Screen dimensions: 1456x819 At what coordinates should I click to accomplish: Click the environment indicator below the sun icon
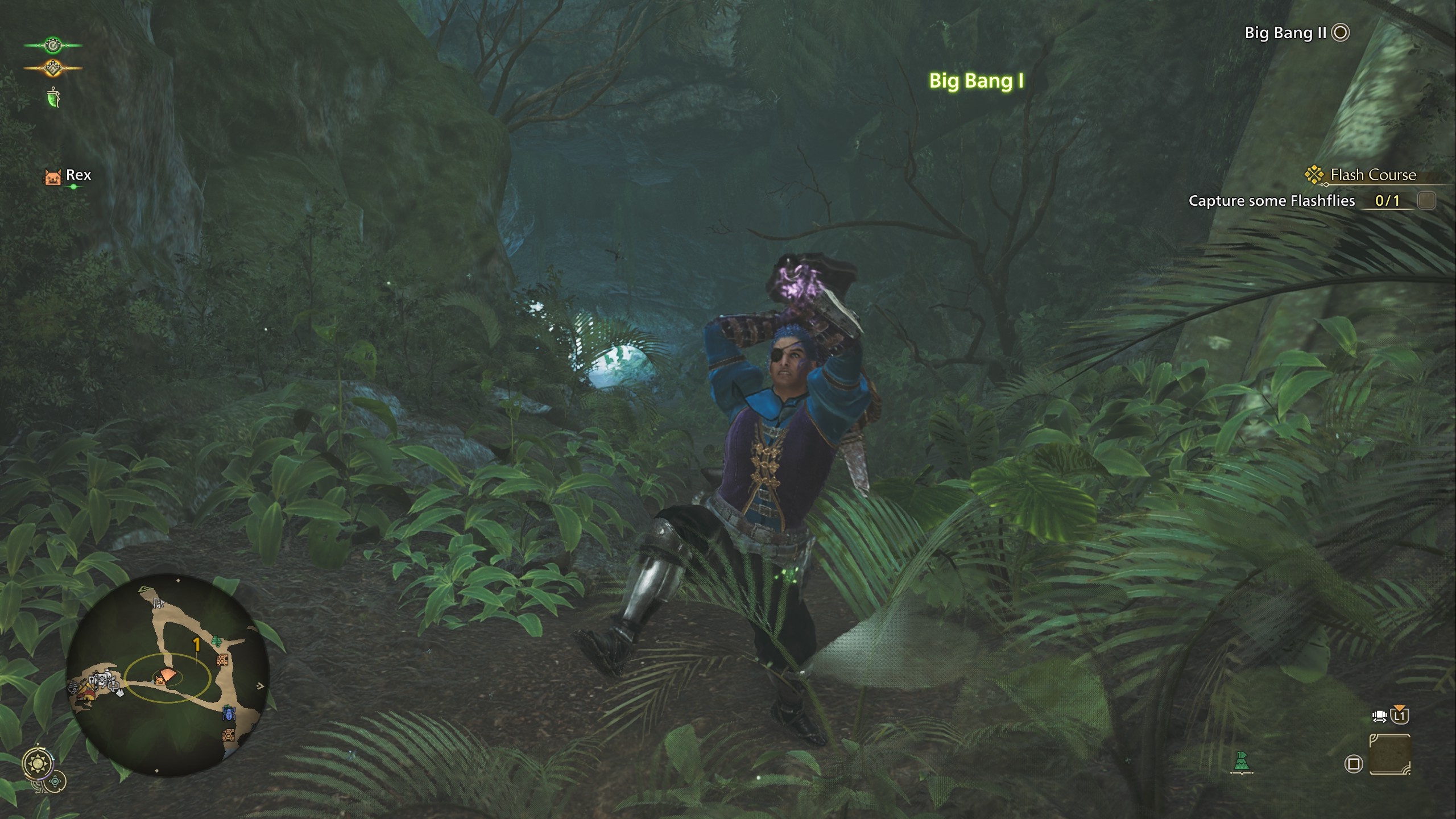click(x=55, y=781)
